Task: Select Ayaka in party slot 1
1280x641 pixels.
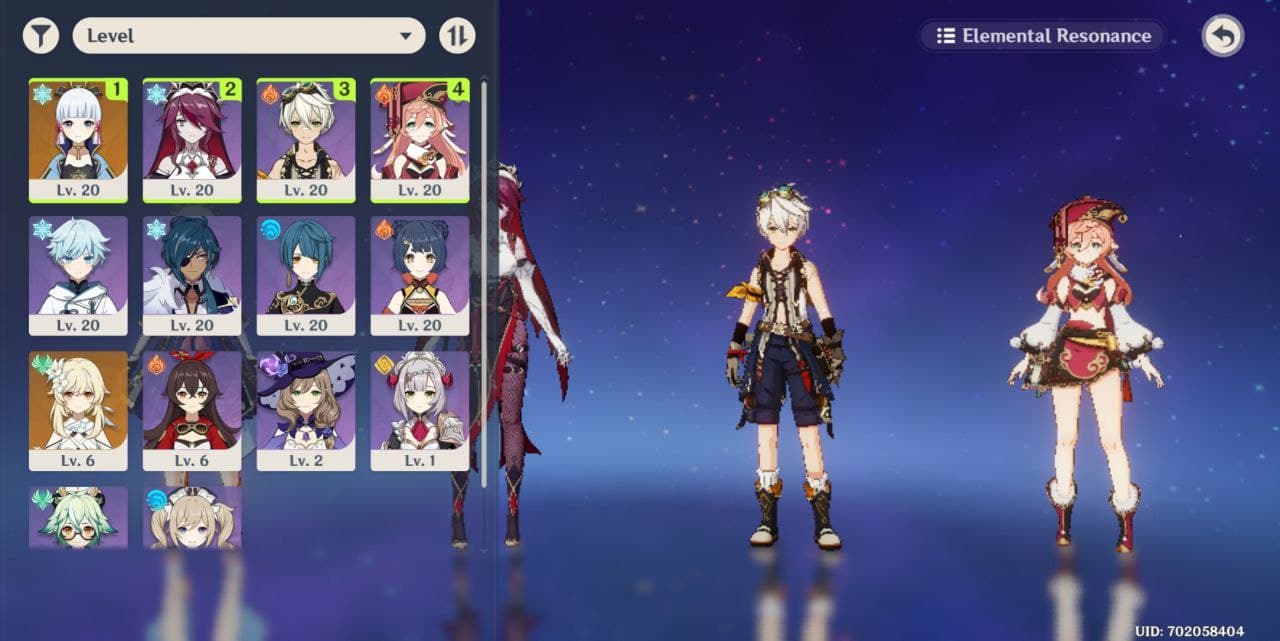Action: coord(78,140)
